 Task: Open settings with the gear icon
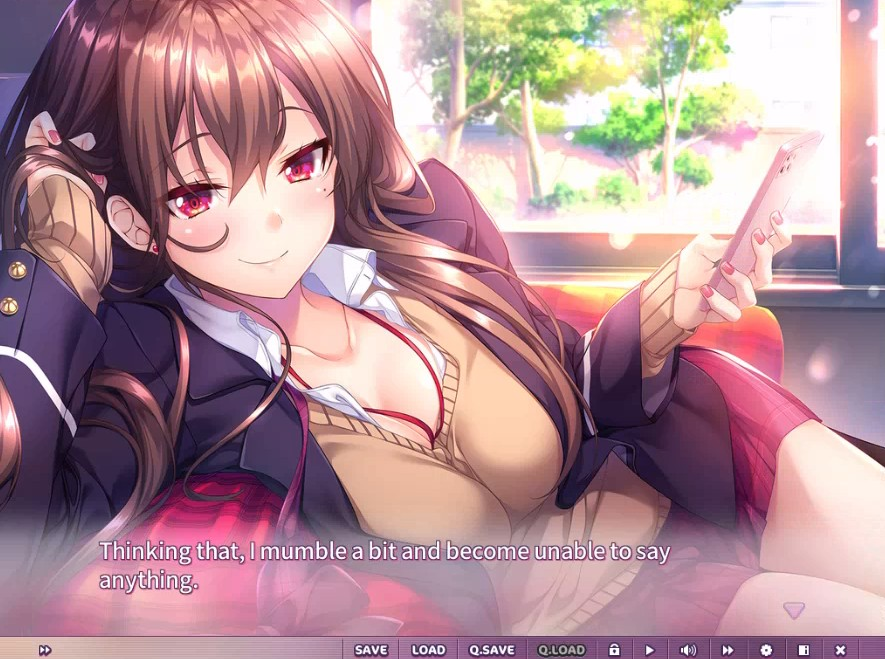[766, 650]
